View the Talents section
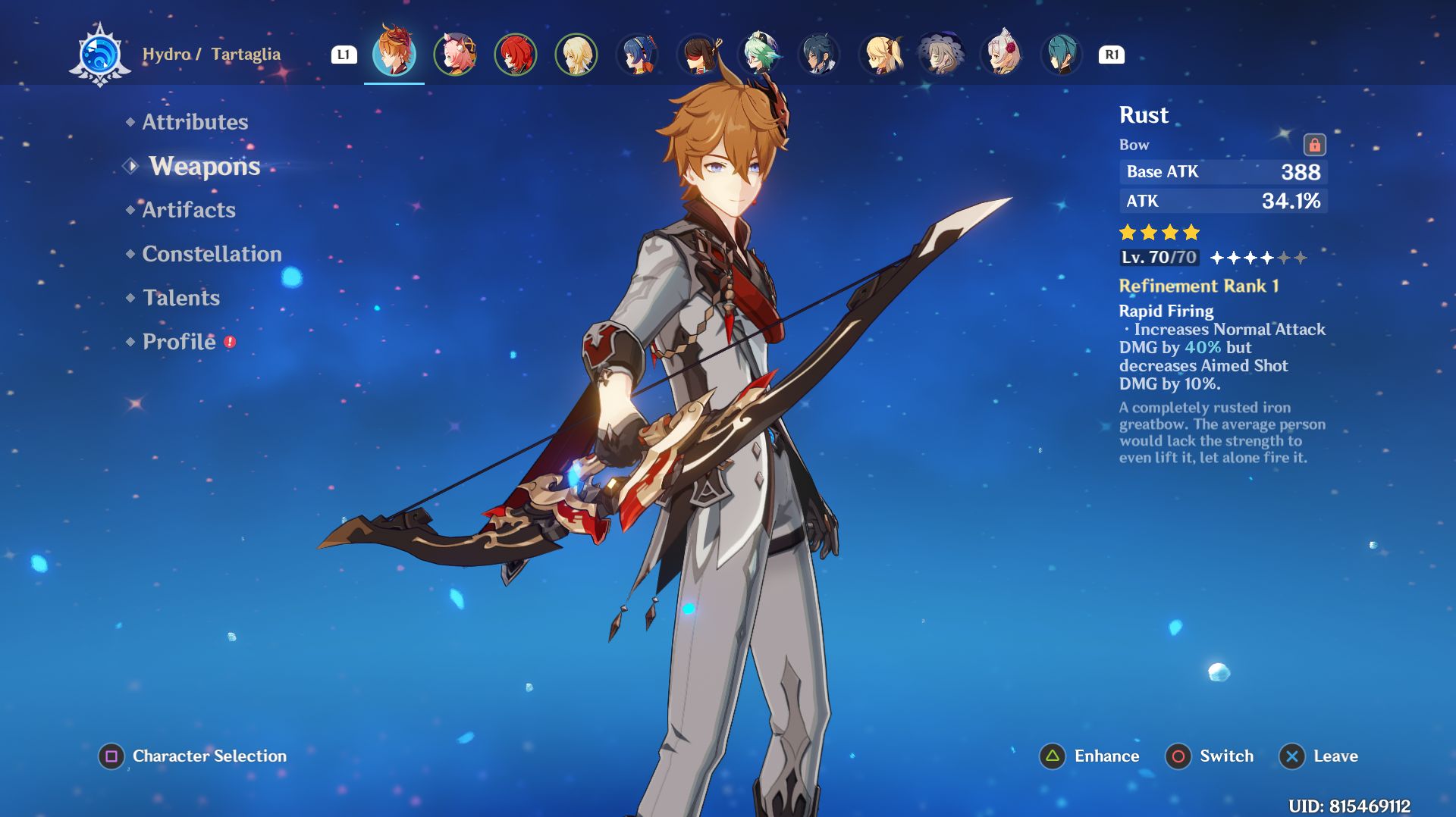 point(181,298)
